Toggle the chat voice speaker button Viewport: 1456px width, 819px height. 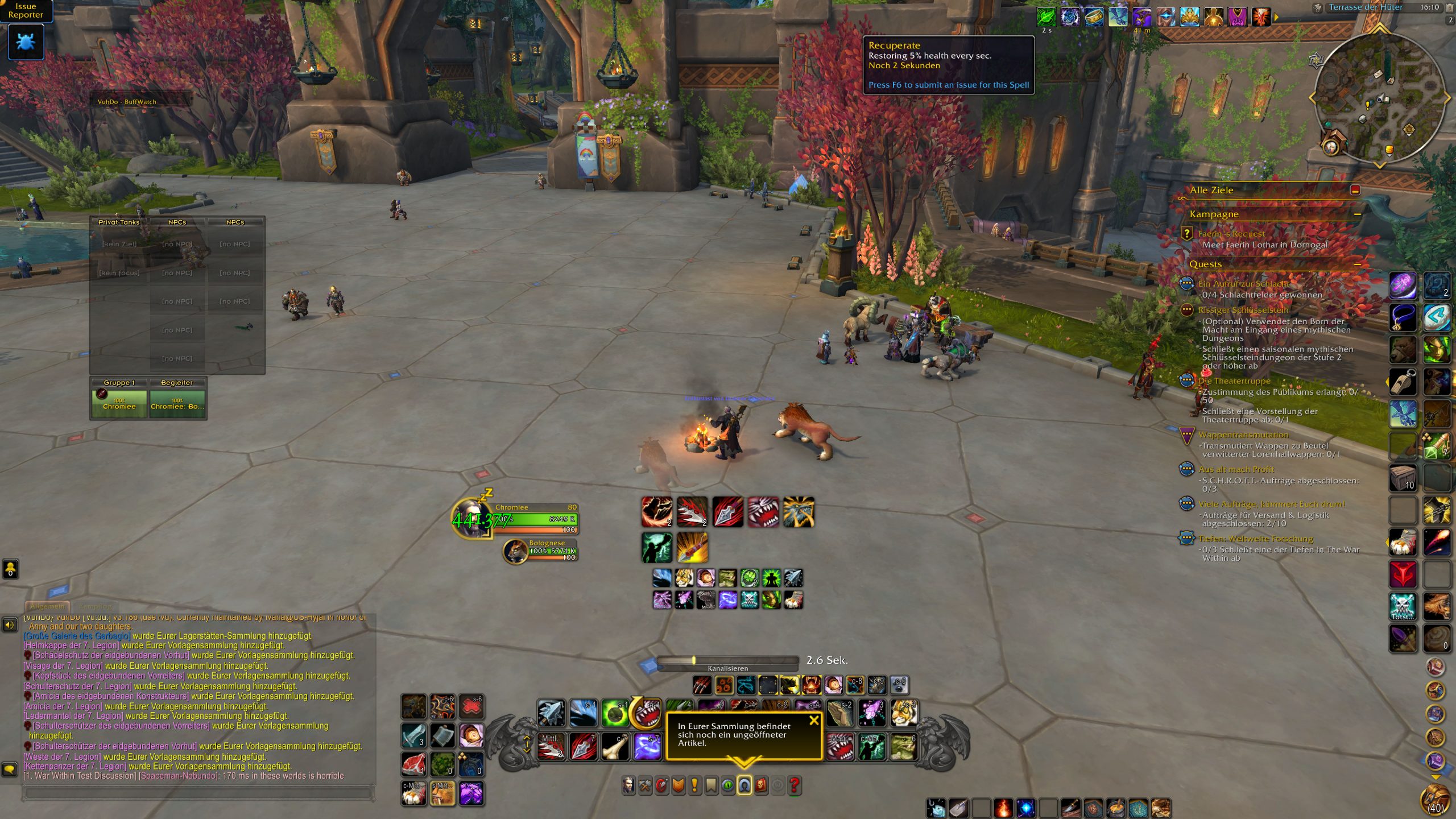(10, 626)
